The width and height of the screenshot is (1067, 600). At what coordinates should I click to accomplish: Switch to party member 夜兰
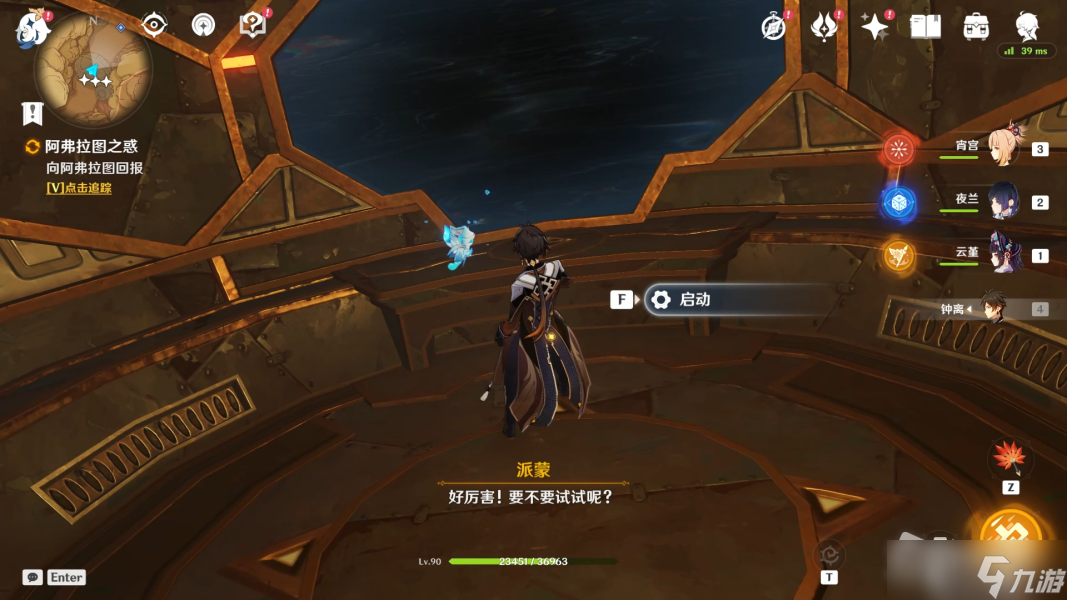(1002, 201)
